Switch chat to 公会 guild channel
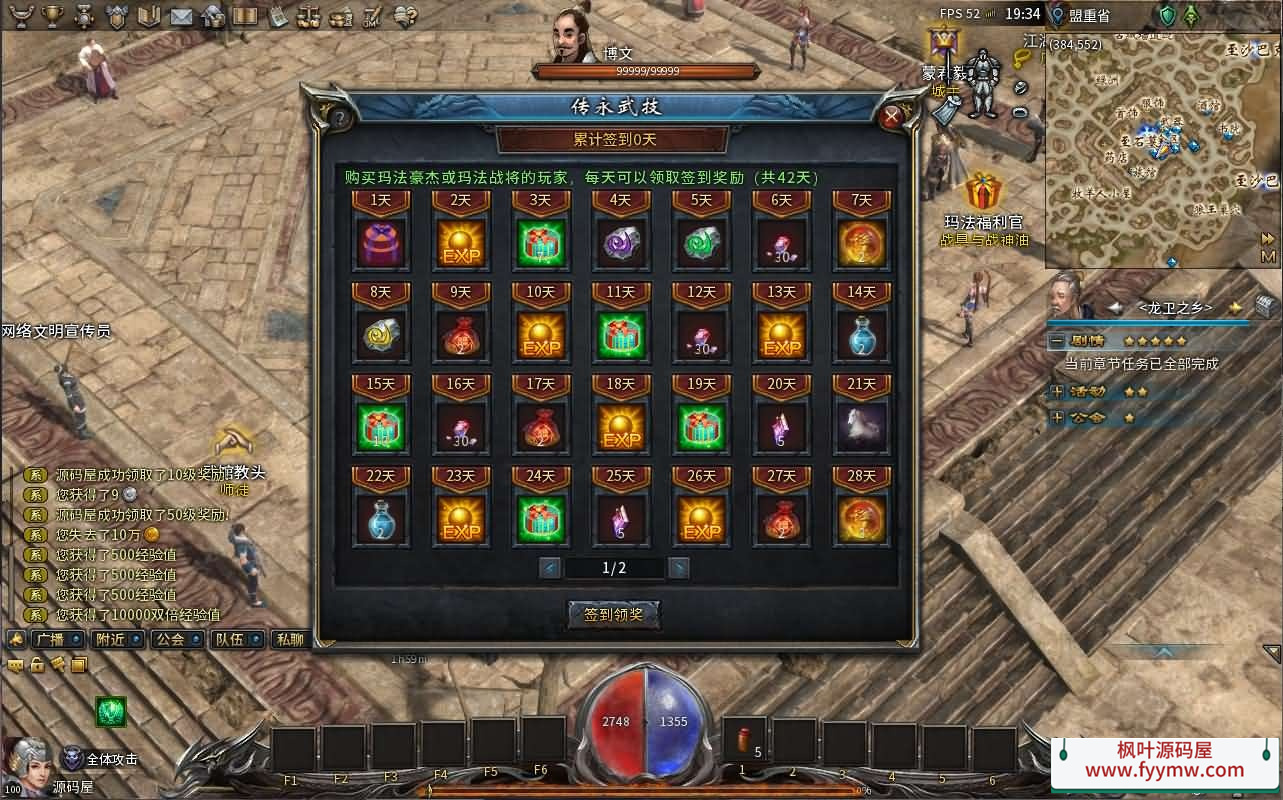This screenshot has width=1283, height=800. 174,639
